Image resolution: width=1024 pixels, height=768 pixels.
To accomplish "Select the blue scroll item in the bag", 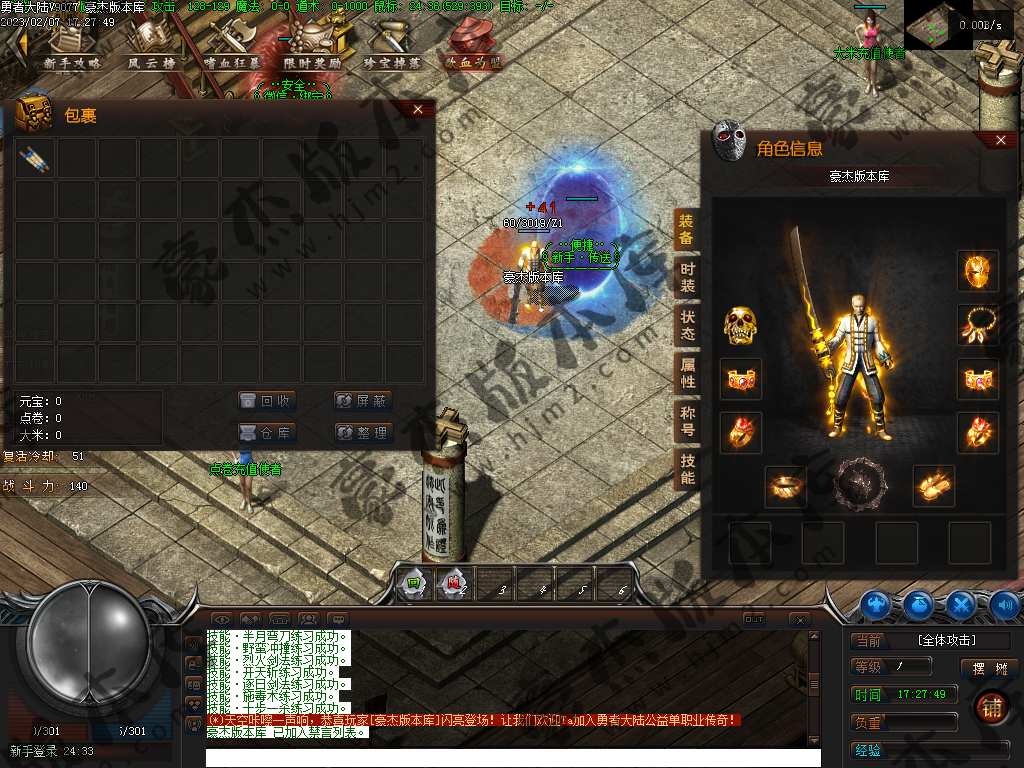I will click(34, 158).
